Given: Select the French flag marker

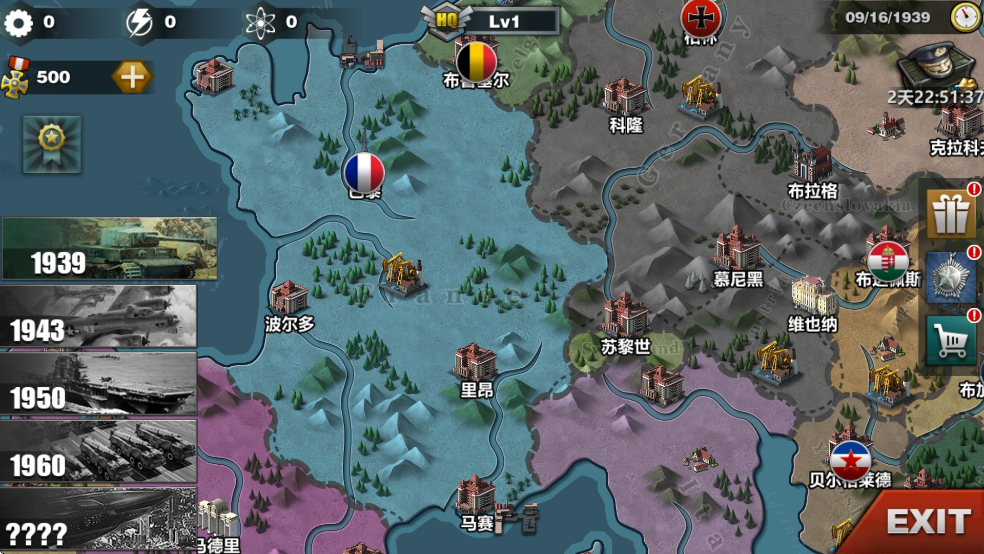Looking at the screenshot, I should tap(364, 173).
